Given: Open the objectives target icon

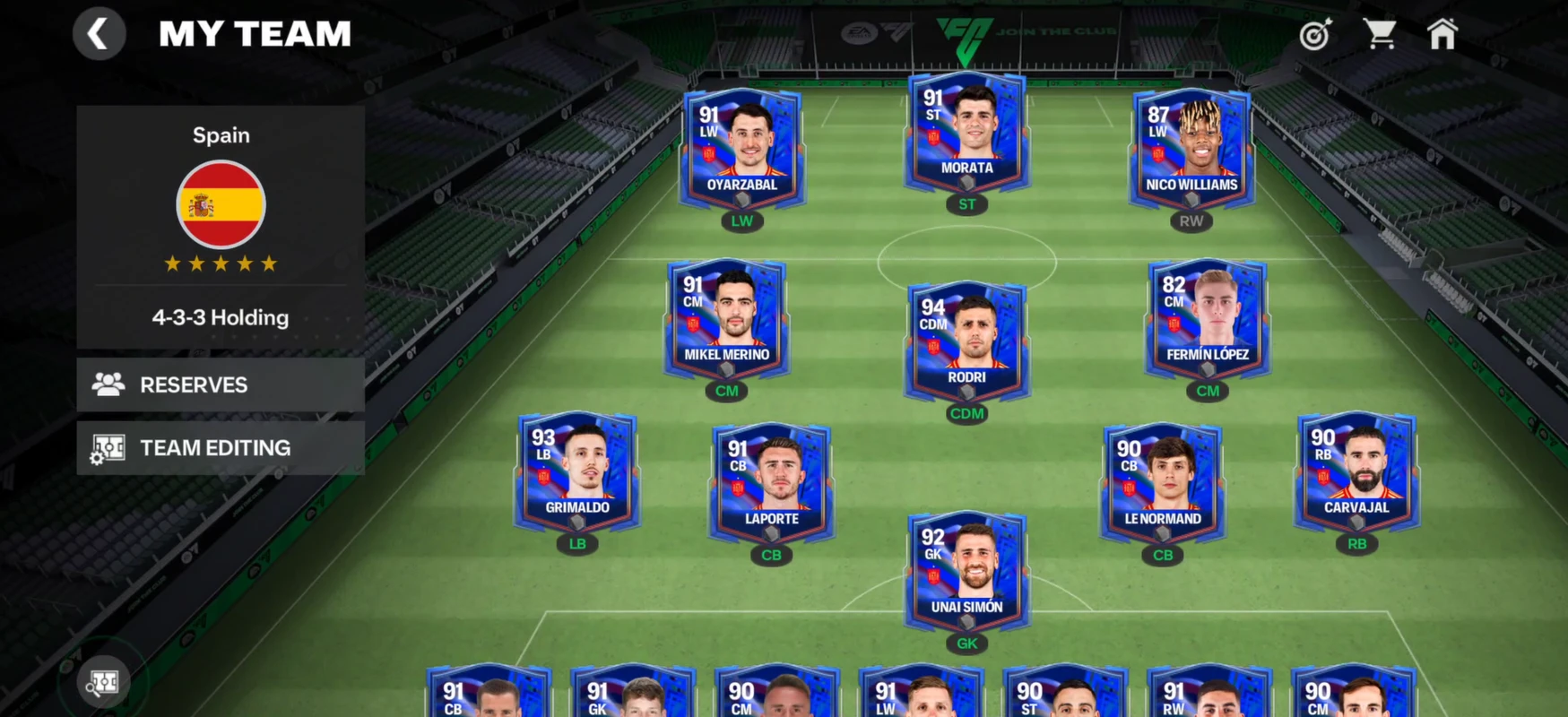Looking at the screenshot, I should (1315, 35).
